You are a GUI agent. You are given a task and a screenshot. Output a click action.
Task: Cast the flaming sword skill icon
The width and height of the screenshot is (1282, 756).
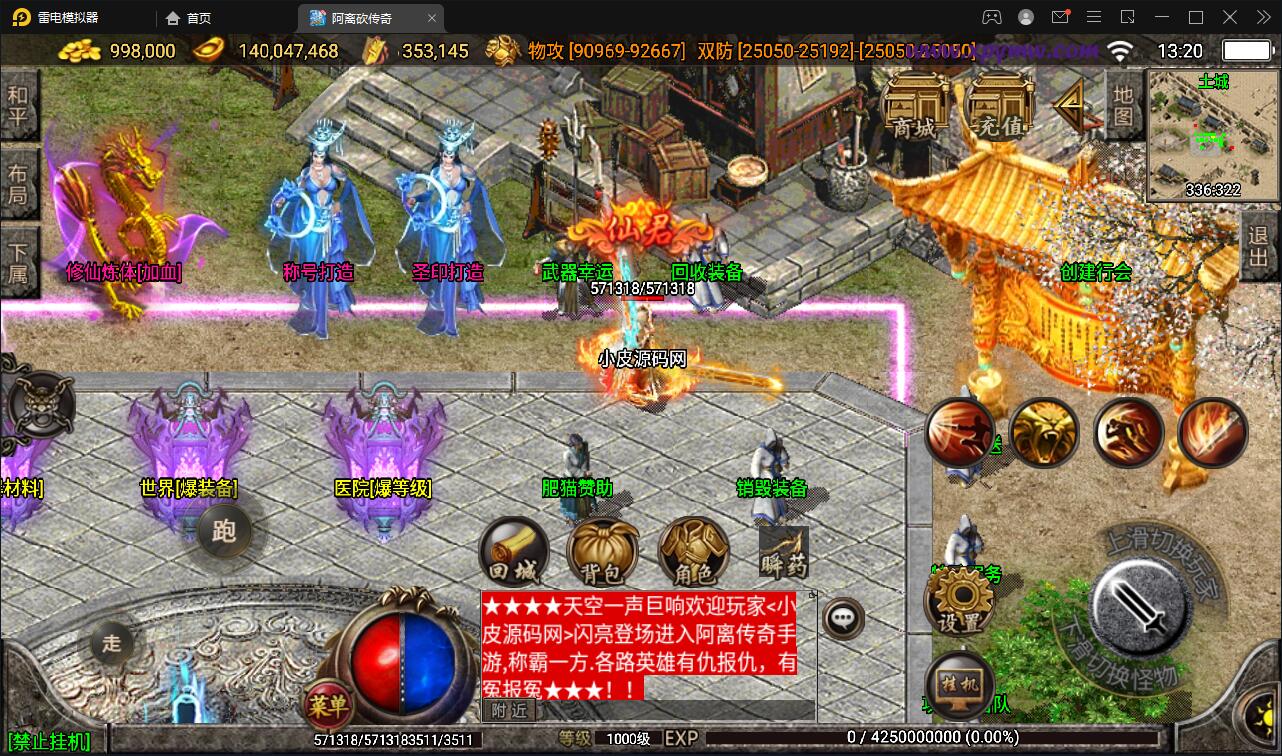(x=1212, y=432)
